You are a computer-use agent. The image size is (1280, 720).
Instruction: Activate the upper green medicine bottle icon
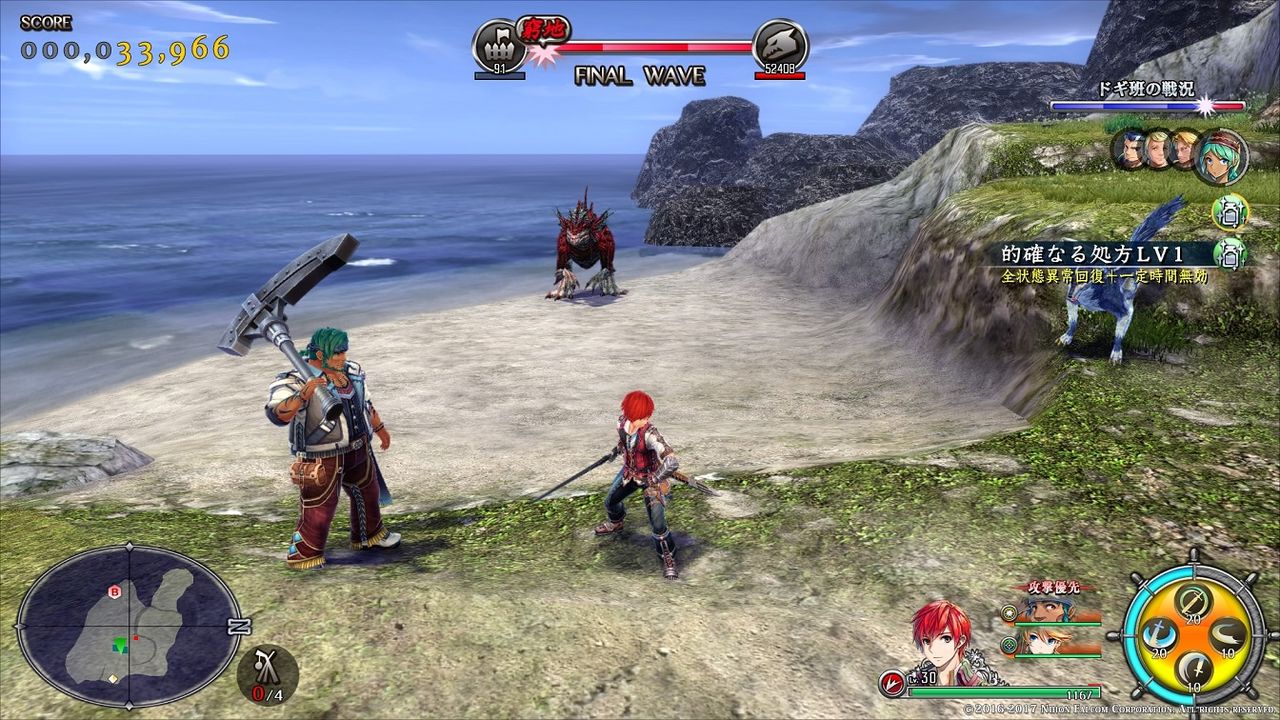(x=1230, y=211)
